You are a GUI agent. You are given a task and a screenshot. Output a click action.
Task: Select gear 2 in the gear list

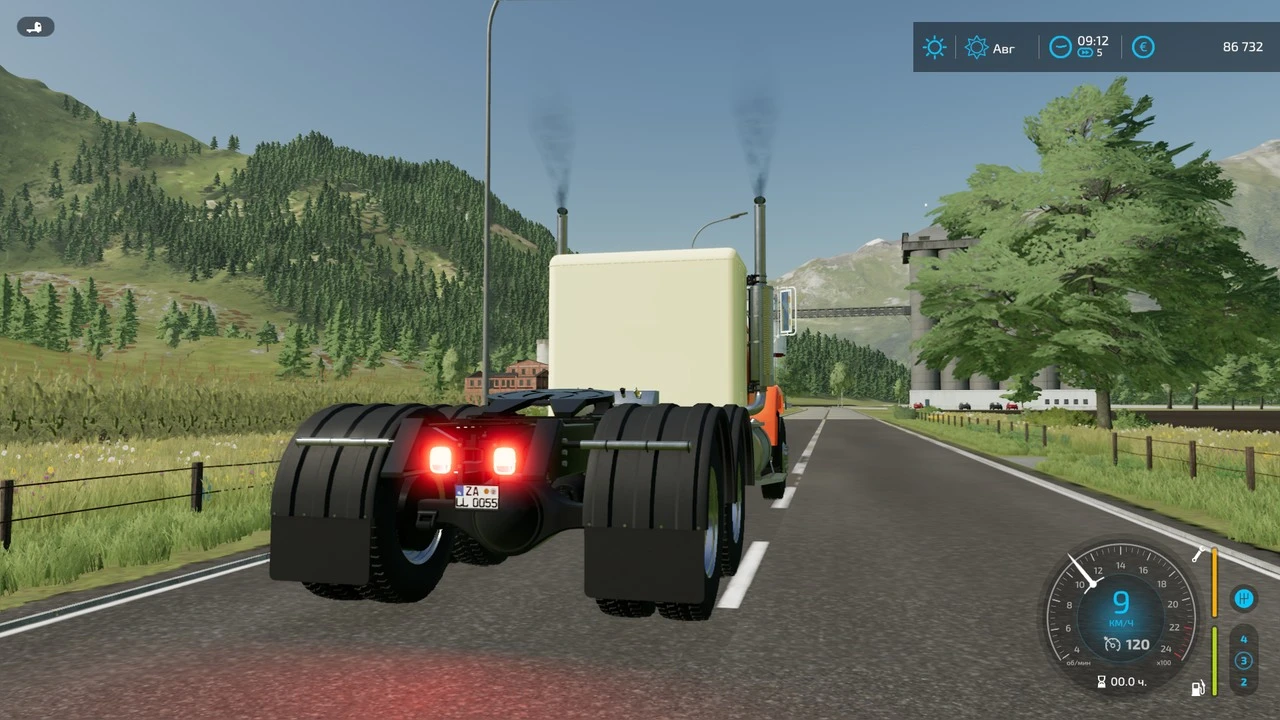1243,681
